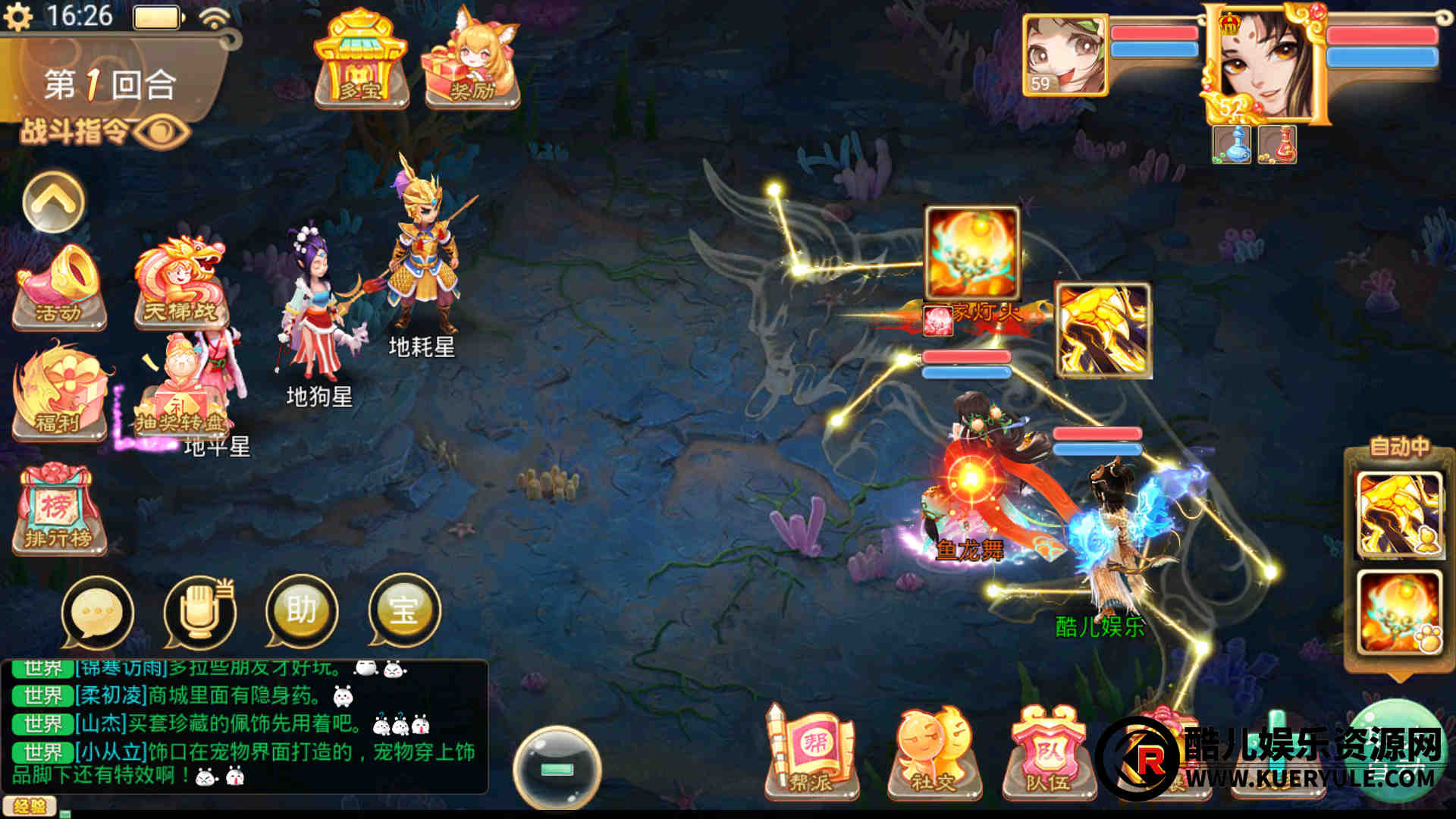Collapse the side menu with the up-arrow button

coord(53,202)
